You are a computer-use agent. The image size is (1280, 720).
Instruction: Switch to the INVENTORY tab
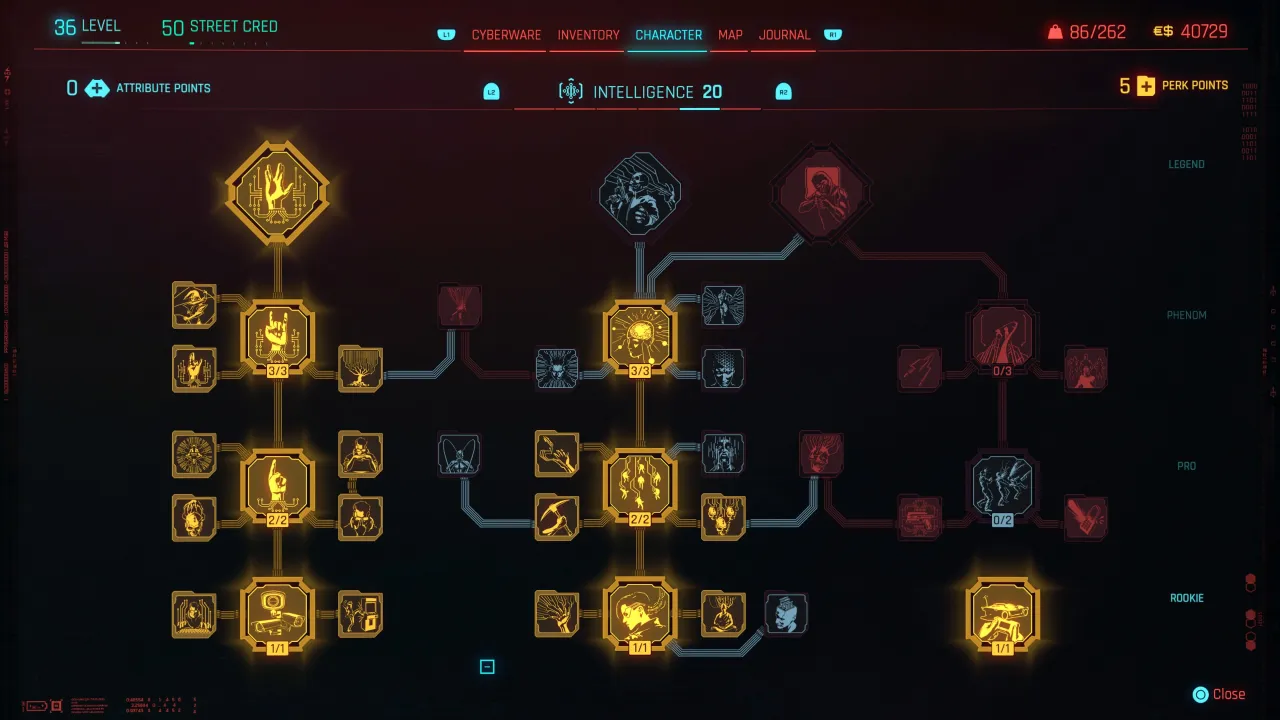pos(588,33)
